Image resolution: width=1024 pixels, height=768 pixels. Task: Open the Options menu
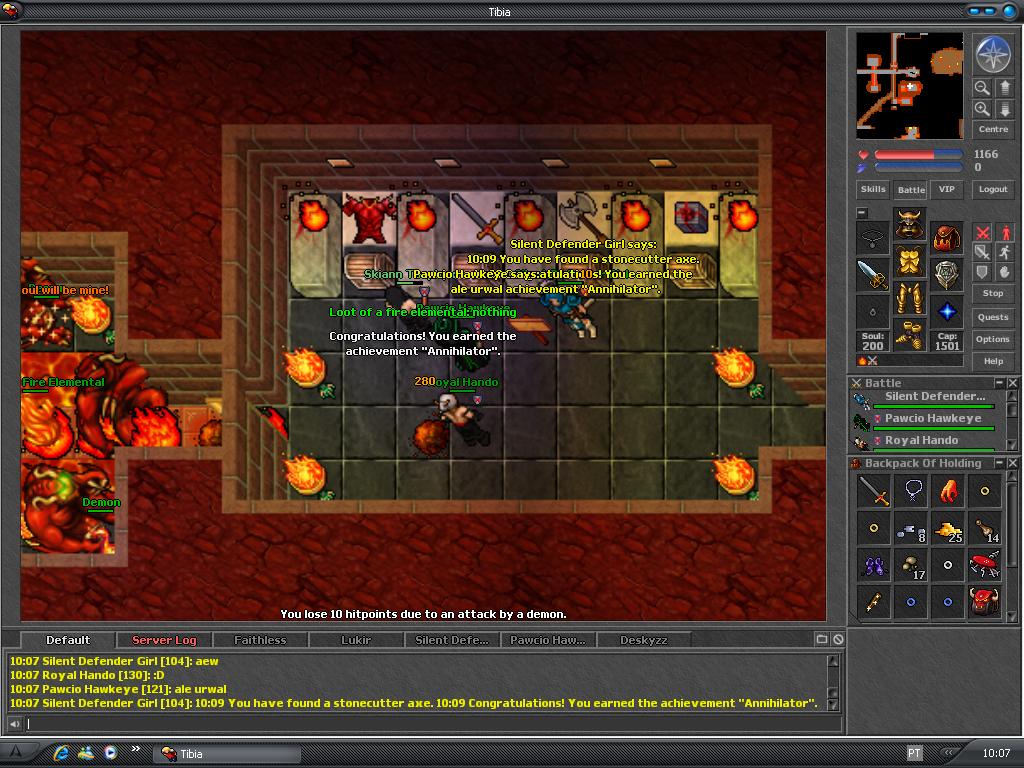click(x=993, y=339)
